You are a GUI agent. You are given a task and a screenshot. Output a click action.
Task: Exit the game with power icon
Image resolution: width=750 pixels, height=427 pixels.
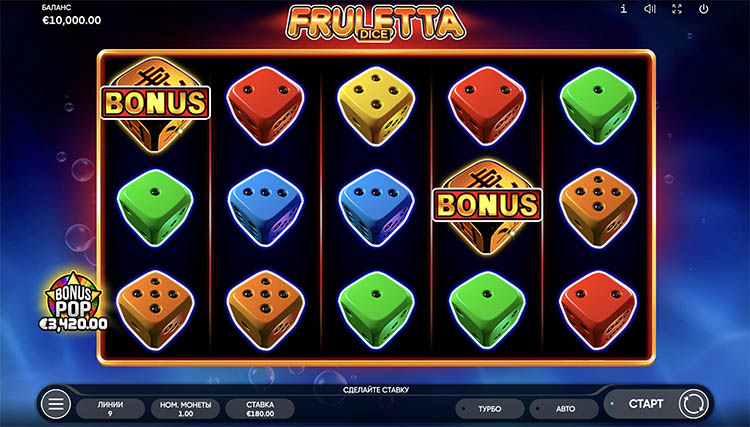704,10
